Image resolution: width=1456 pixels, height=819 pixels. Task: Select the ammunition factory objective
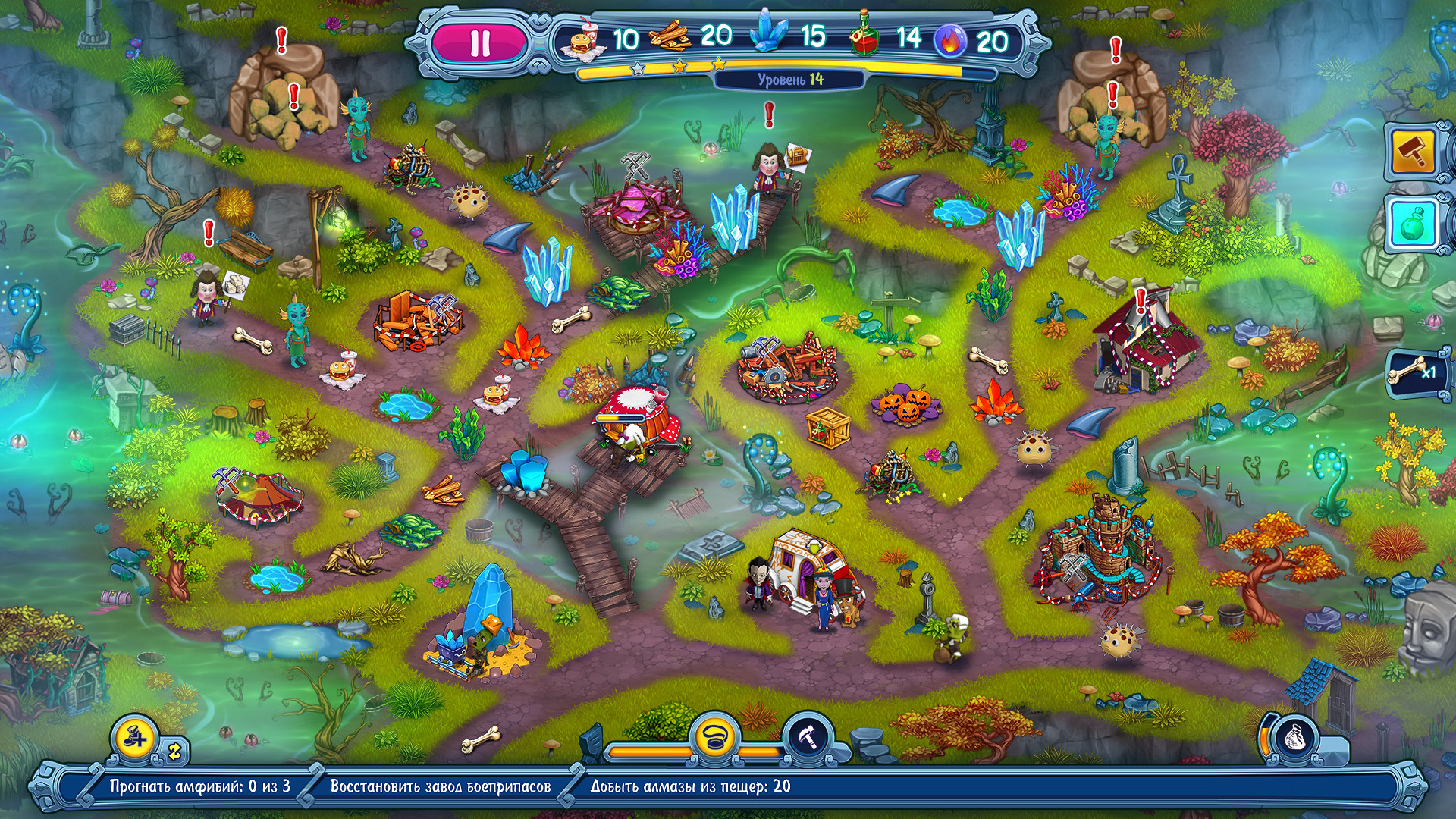440,787
